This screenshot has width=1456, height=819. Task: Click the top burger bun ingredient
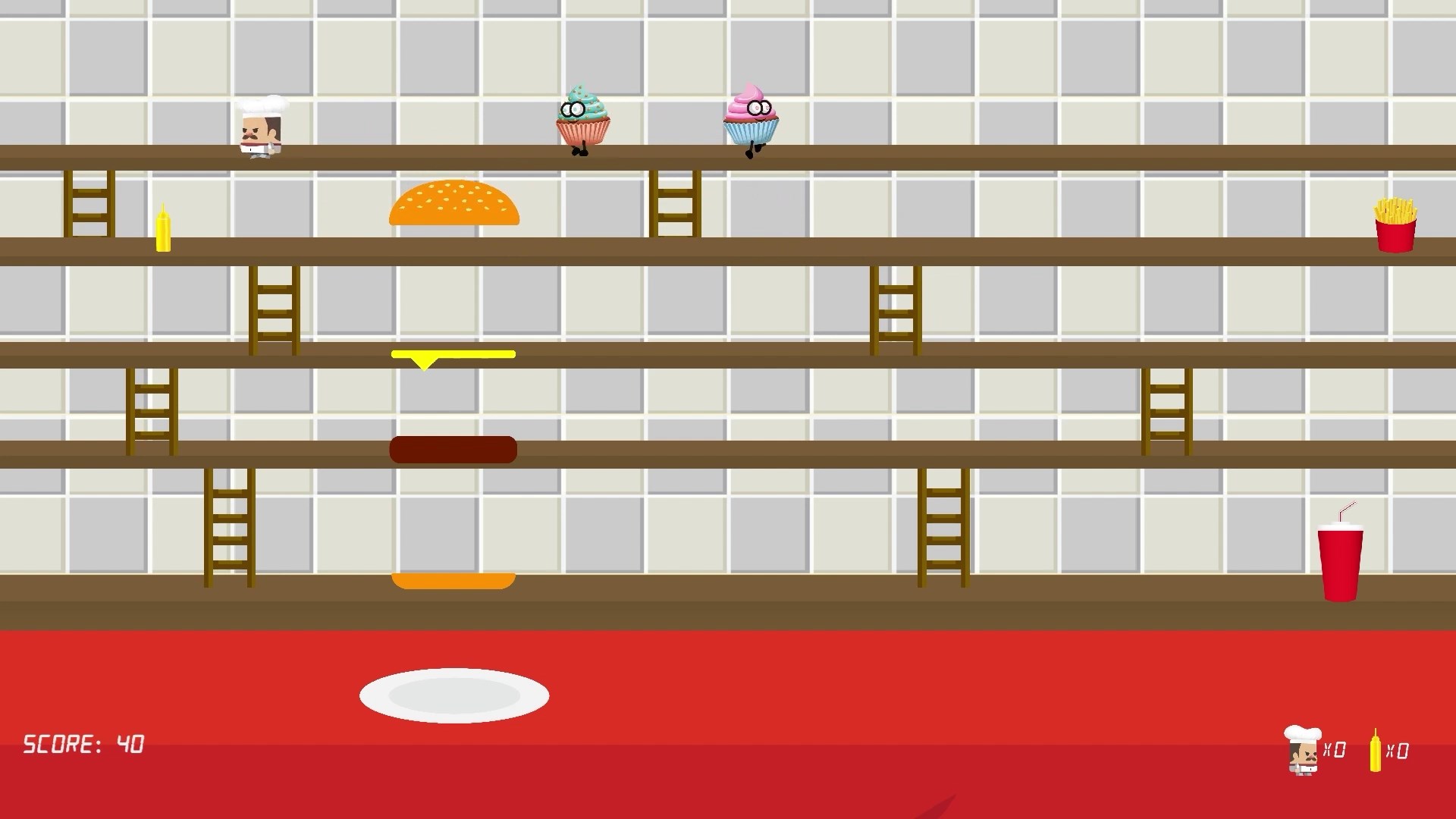(454, 203)
